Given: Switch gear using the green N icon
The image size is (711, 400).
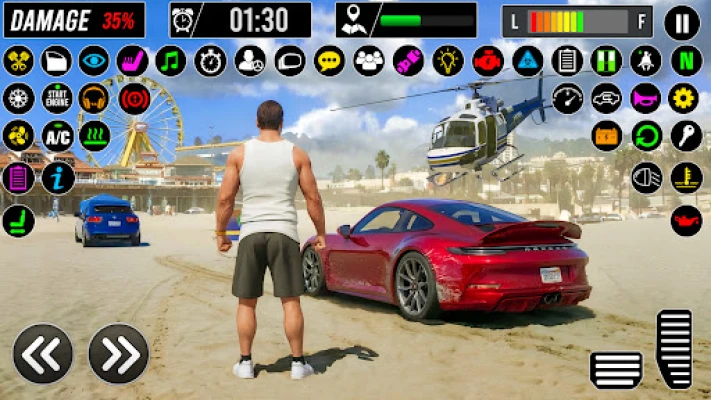Looking at the screenshot, I should click(686, 60).
